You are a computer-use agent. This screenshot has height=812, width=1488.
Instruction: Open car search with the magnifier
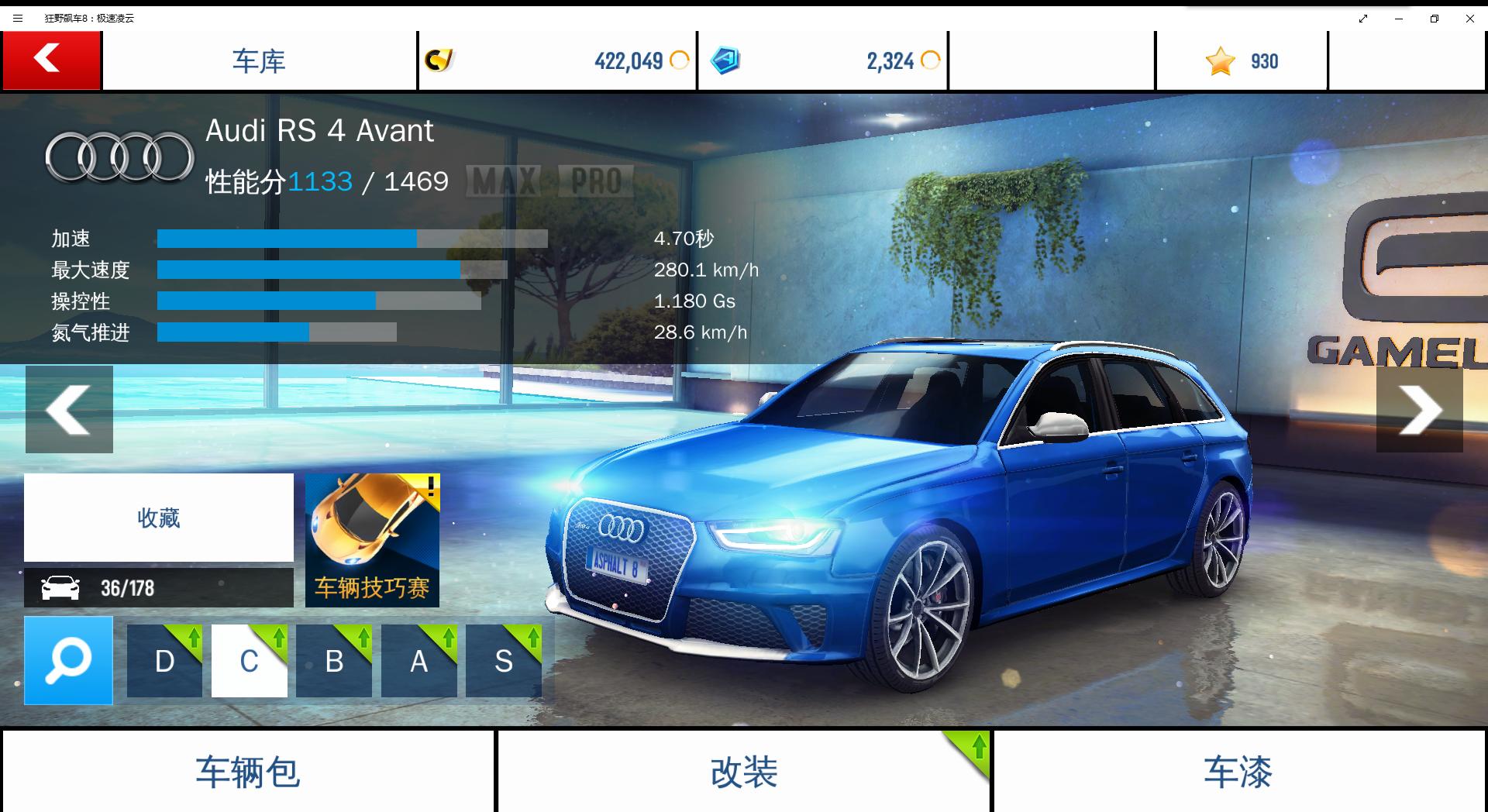click(68, 660)
